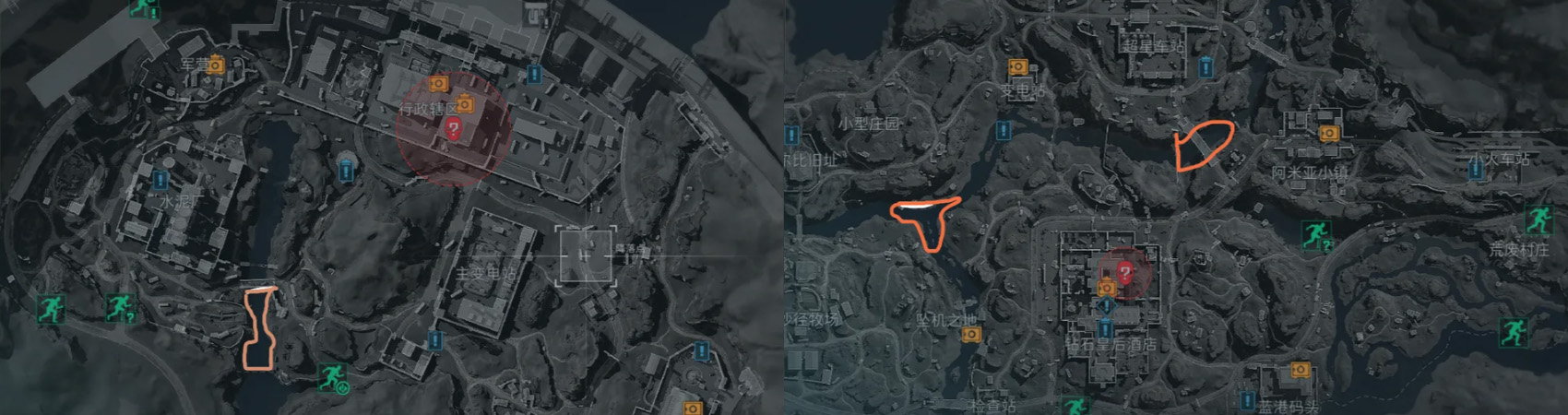Select the blue container marker at 超星车站

[1207, 66]
